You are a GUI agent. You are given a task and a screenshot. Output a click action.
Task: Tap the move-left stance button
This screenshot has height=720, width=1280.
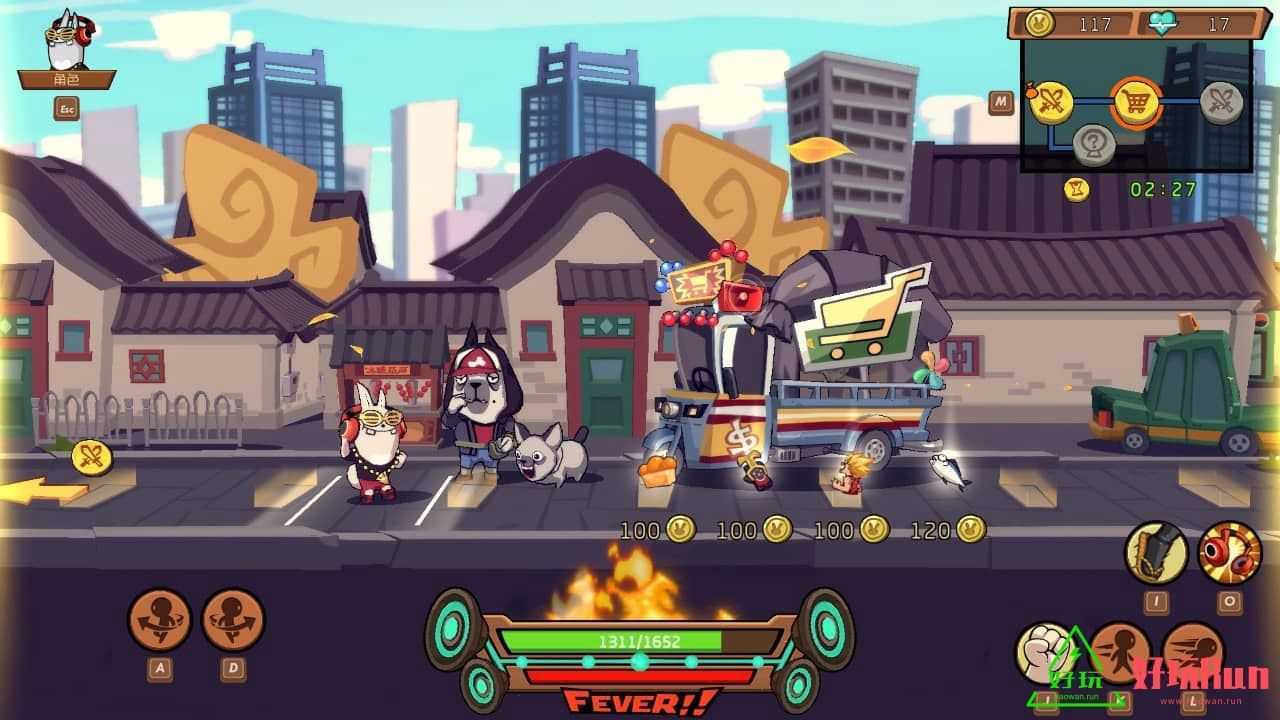[x=160, y=620]
